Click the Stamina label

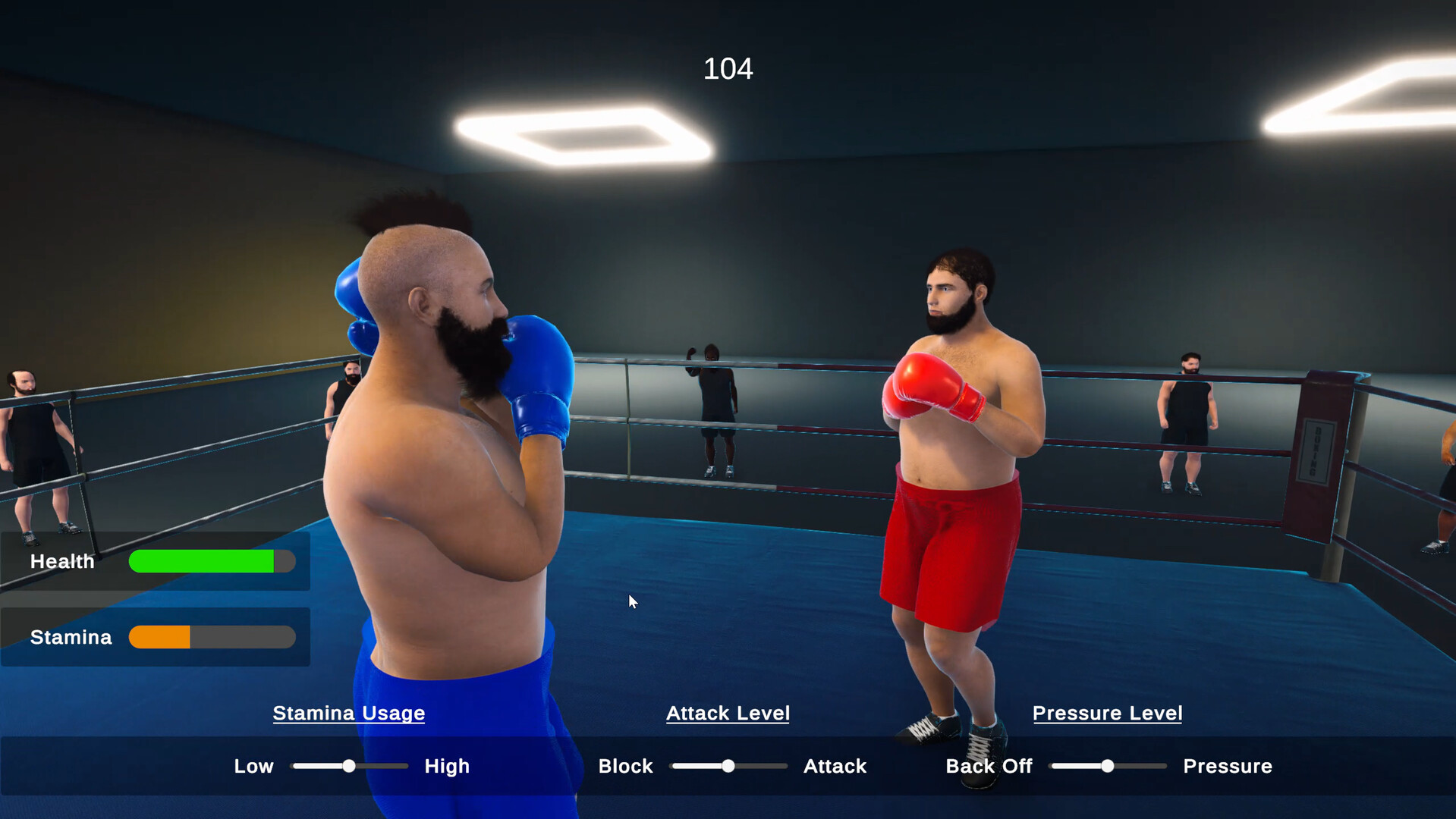[x=70, y=637]
